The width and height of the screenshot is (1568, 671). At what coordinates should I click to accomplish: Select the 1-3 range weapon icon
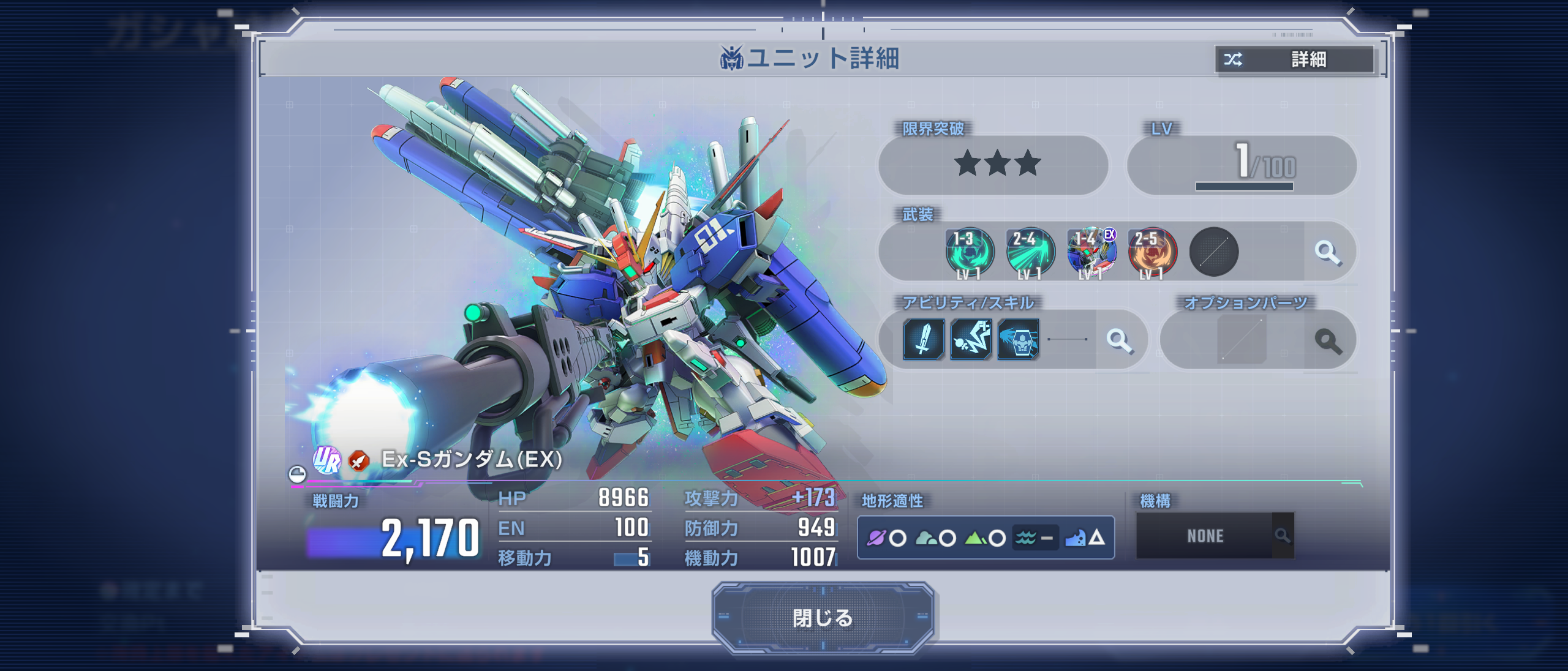click(969, 252)
